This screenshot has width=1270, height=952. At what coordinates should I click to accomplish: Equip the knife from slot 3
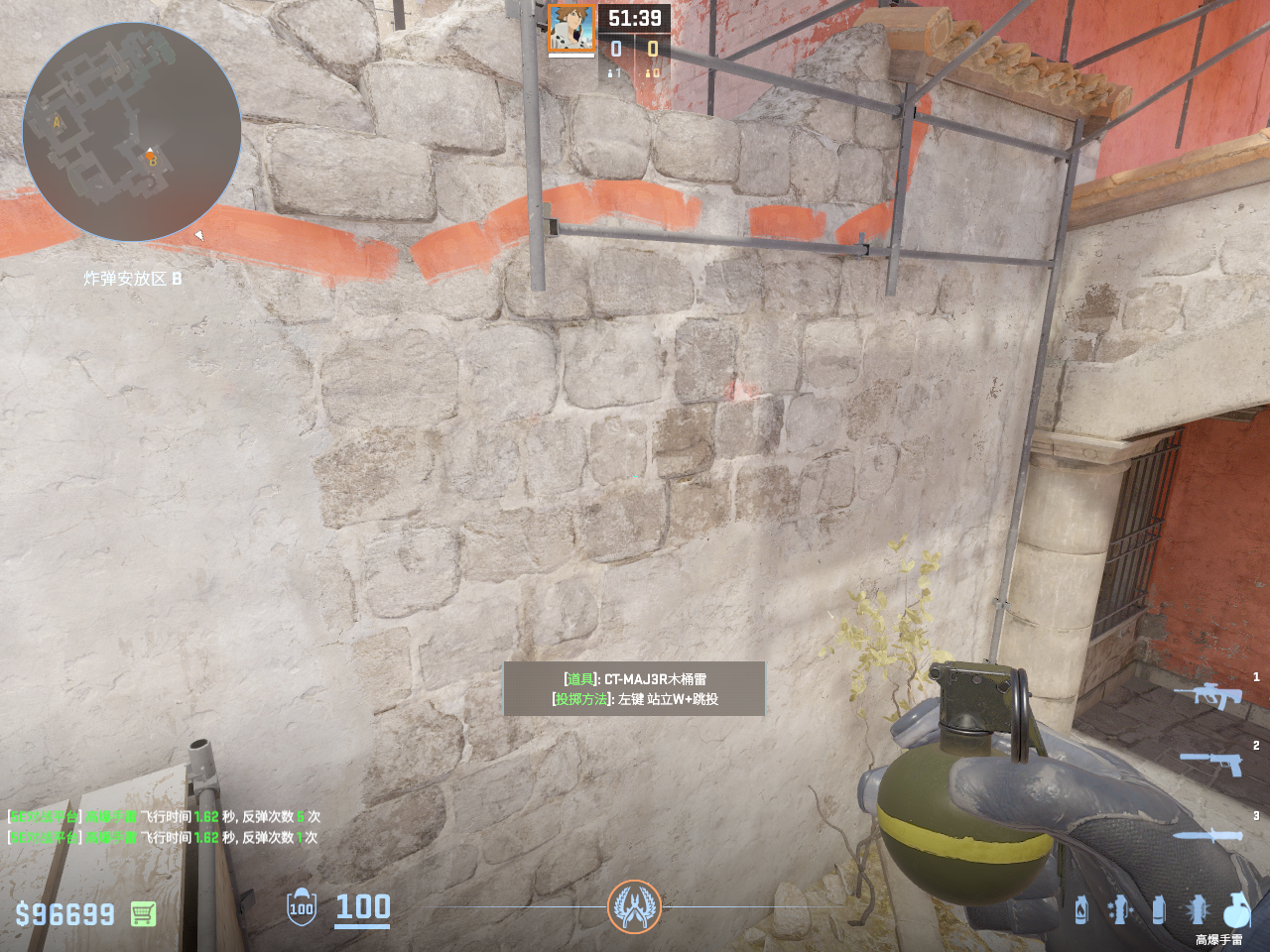coord(1206,835)
